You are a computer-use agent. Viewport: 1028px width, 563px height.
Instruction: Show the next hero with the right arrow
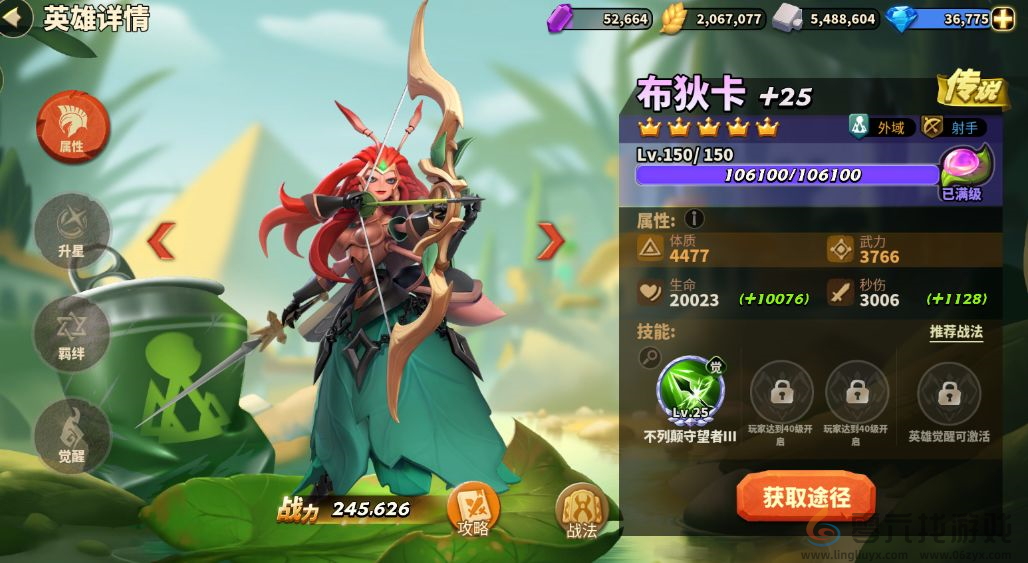pos(551,240)
